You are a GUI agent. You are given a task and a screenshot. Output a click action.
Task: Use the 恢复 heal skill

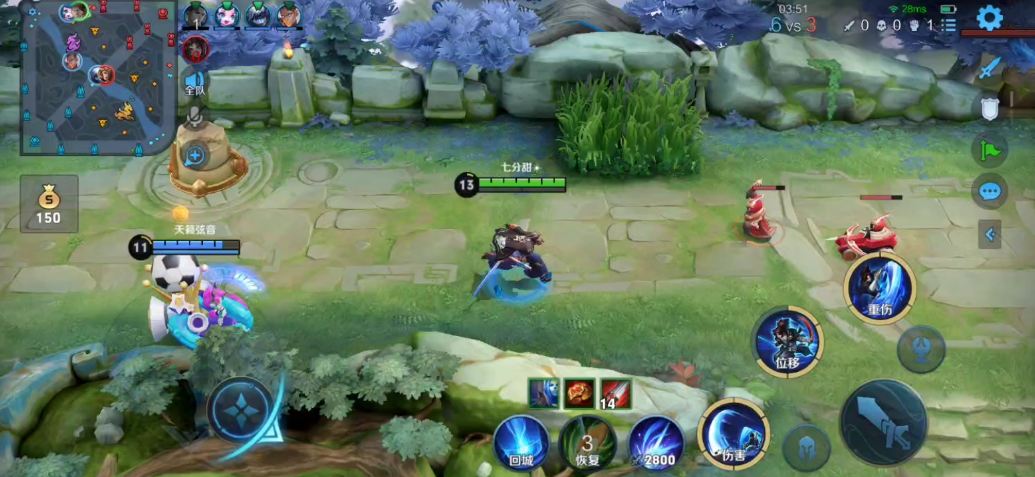tap(587, 441)
